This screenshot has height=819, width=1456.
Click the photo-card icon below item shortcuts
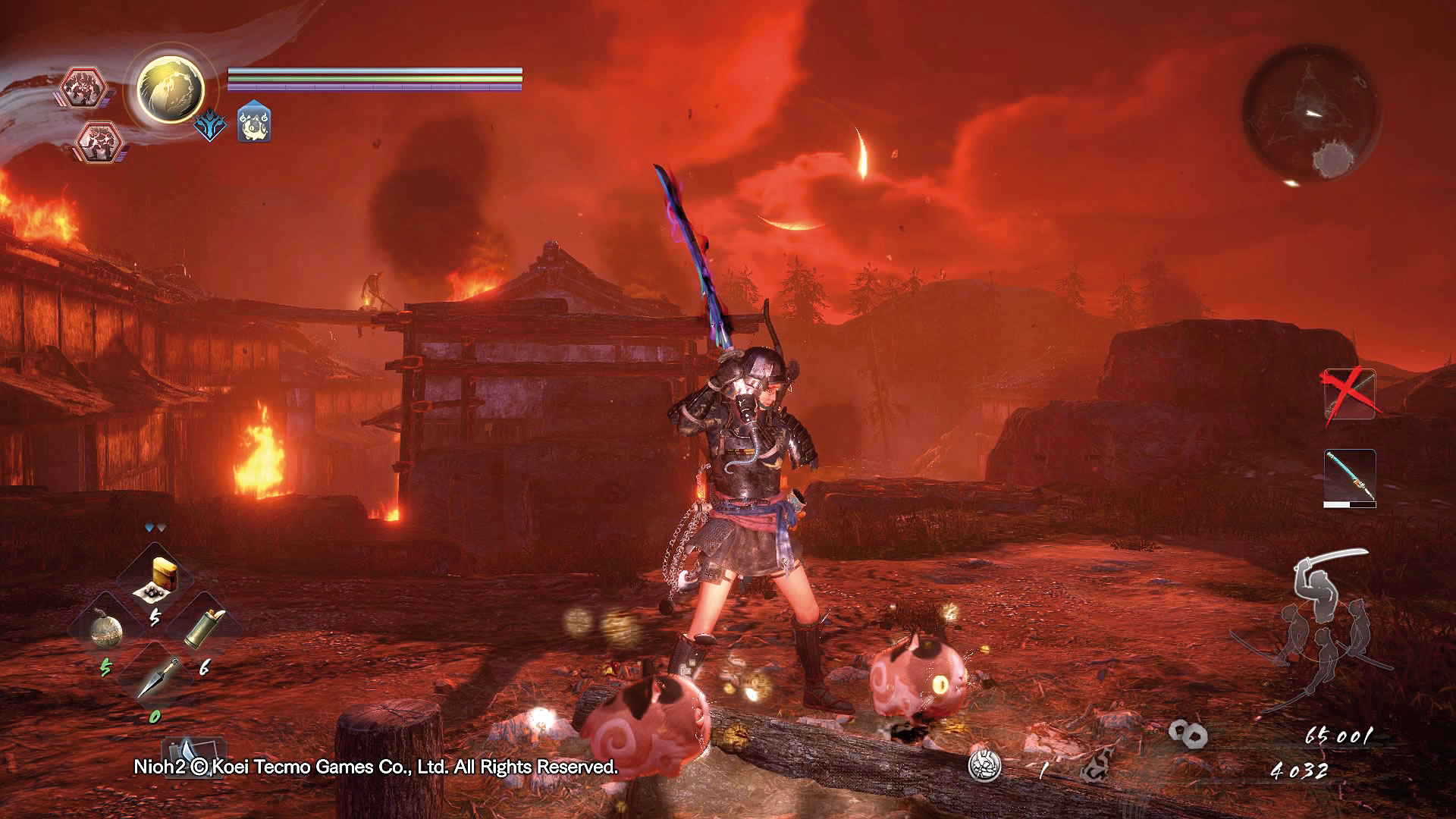point(184,752)
